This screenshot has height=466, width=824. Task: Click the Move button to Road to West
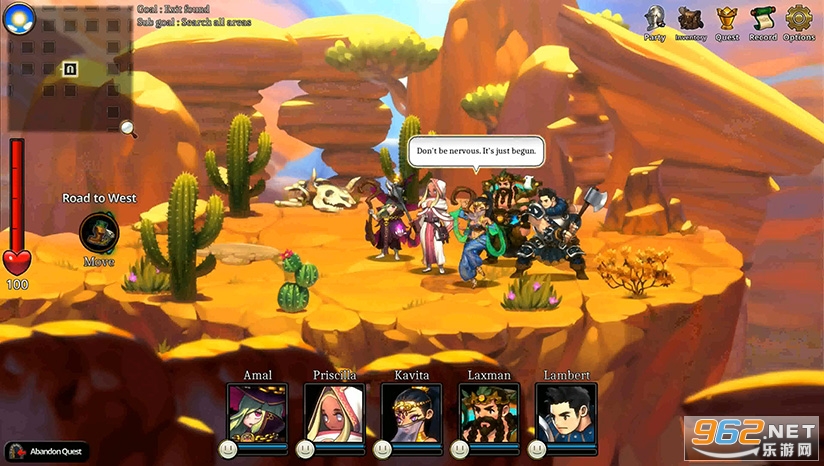[99, 234]
